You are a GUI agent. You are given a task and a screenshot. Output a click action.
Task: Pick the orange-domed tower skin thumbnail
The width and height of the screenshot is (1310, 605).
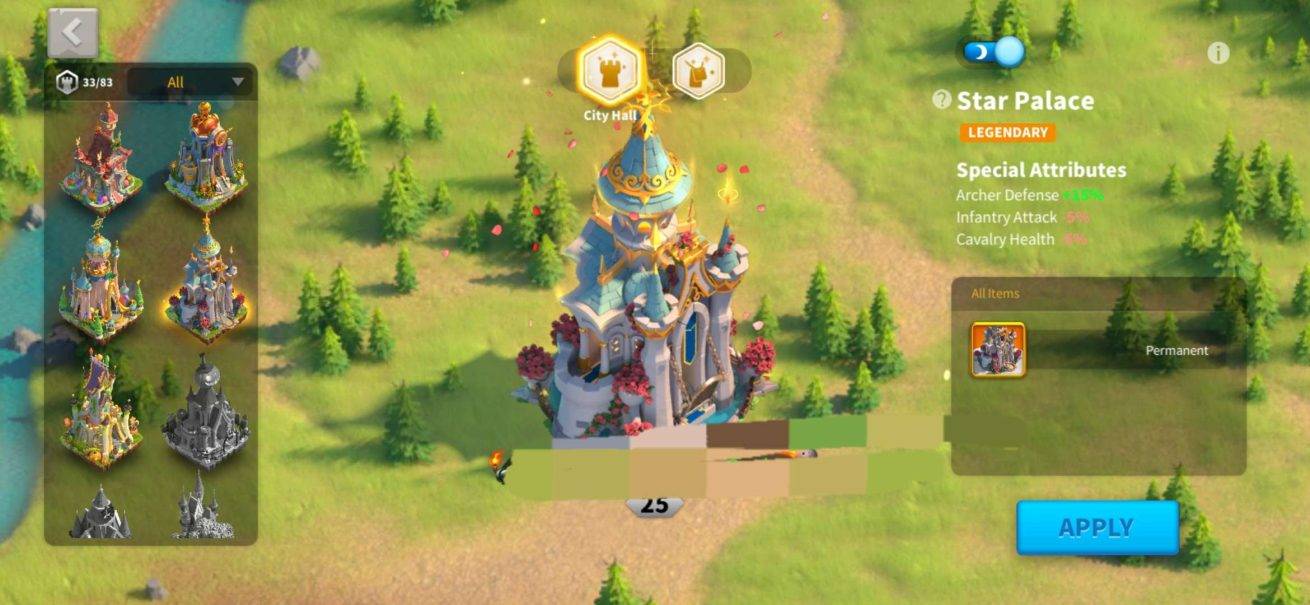click(x=206, y=155)
